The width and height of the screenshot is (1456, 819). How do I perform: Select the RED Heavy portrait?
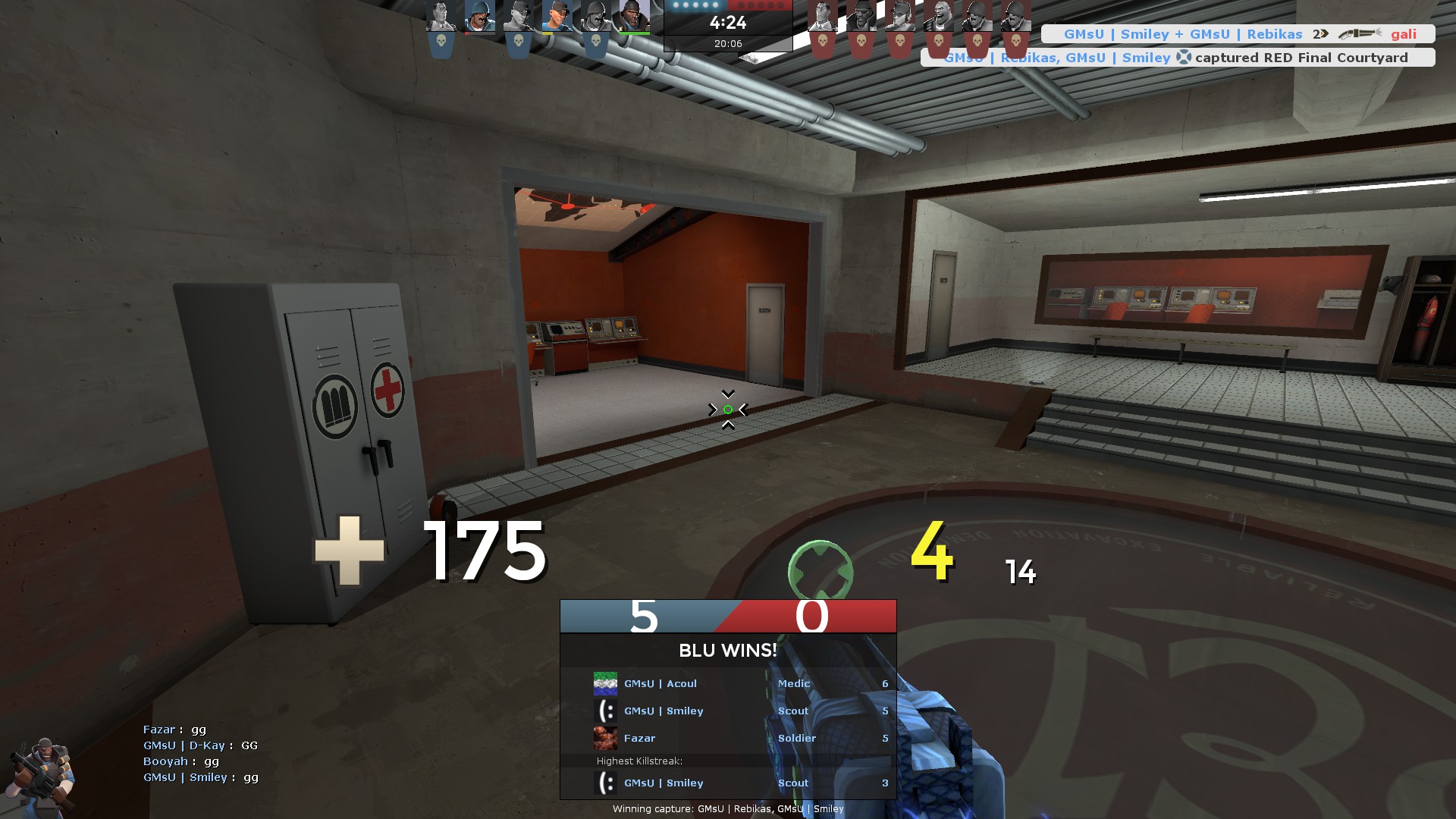coord(939,17)
